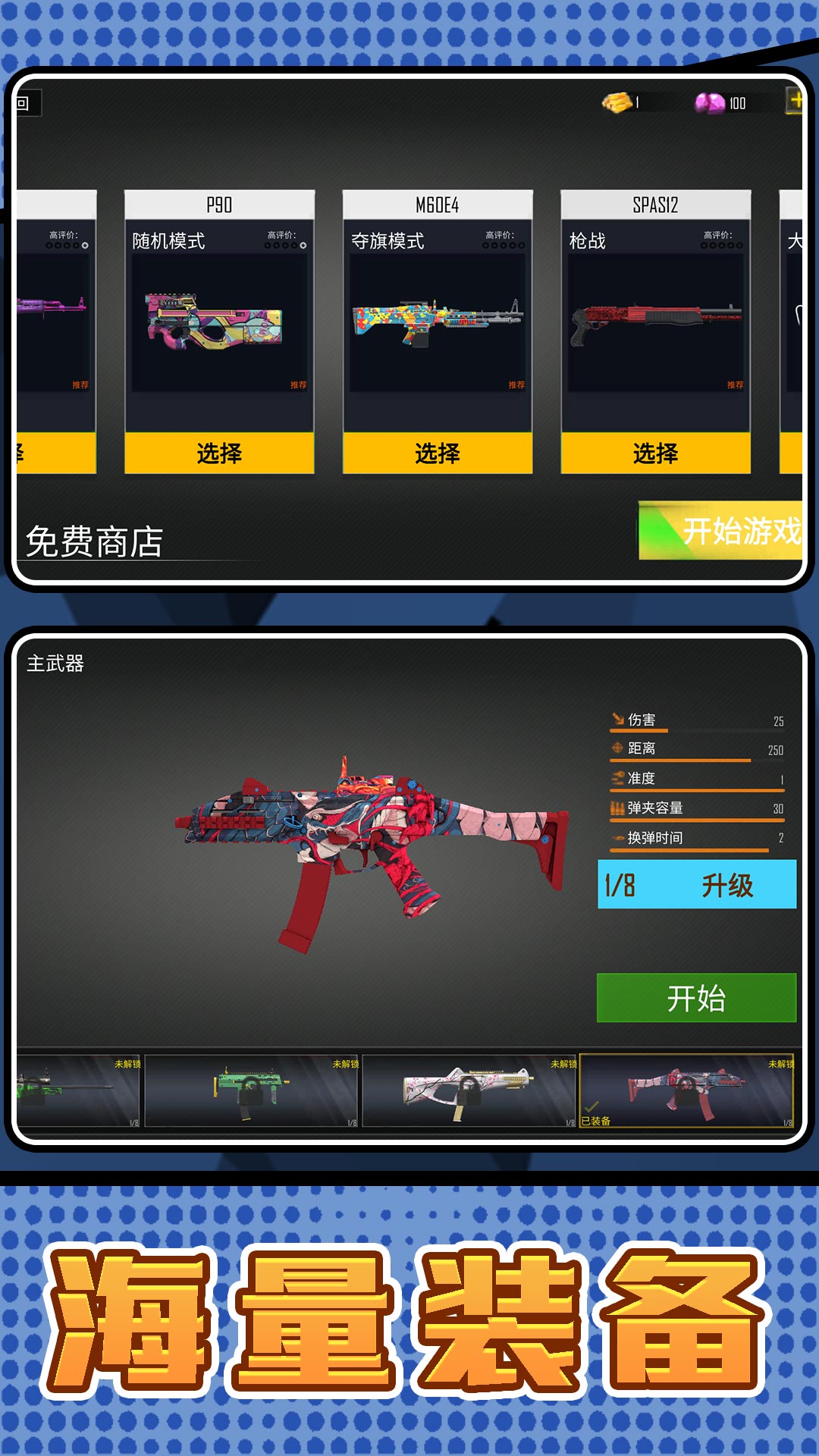
Task: View the P90 weapon preview image
Action: tap(219, 322)
